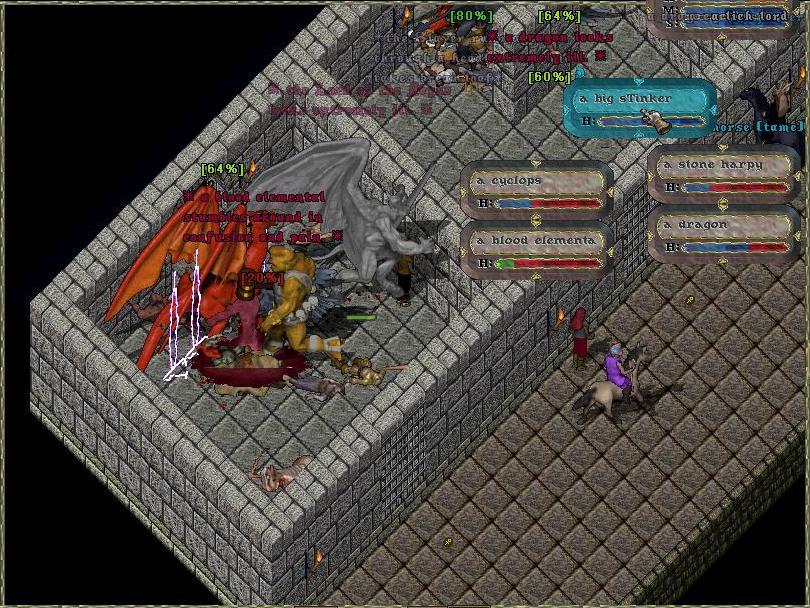Select the stone harpy status gump

[724, 175]
